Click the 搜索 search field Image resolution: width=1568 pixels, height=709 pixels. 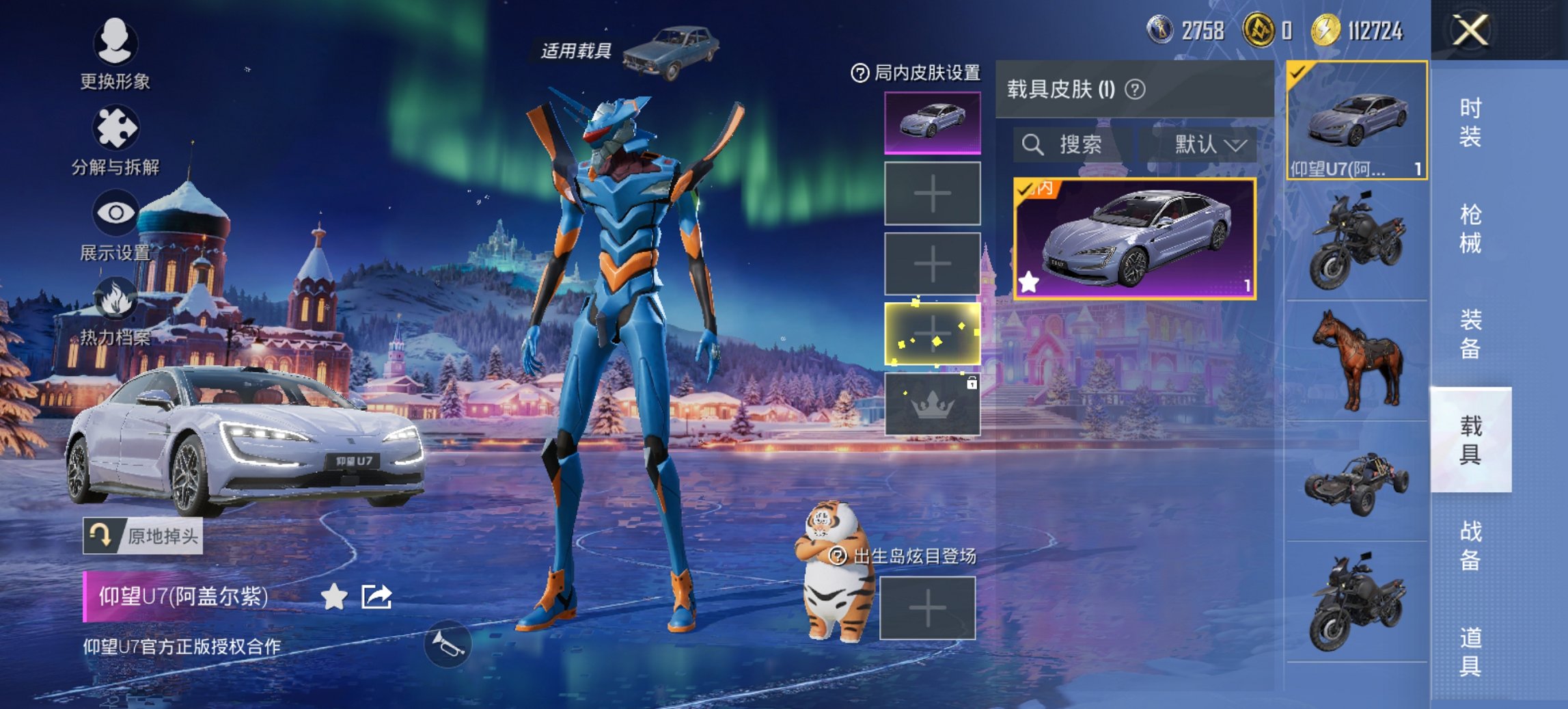1069,144
